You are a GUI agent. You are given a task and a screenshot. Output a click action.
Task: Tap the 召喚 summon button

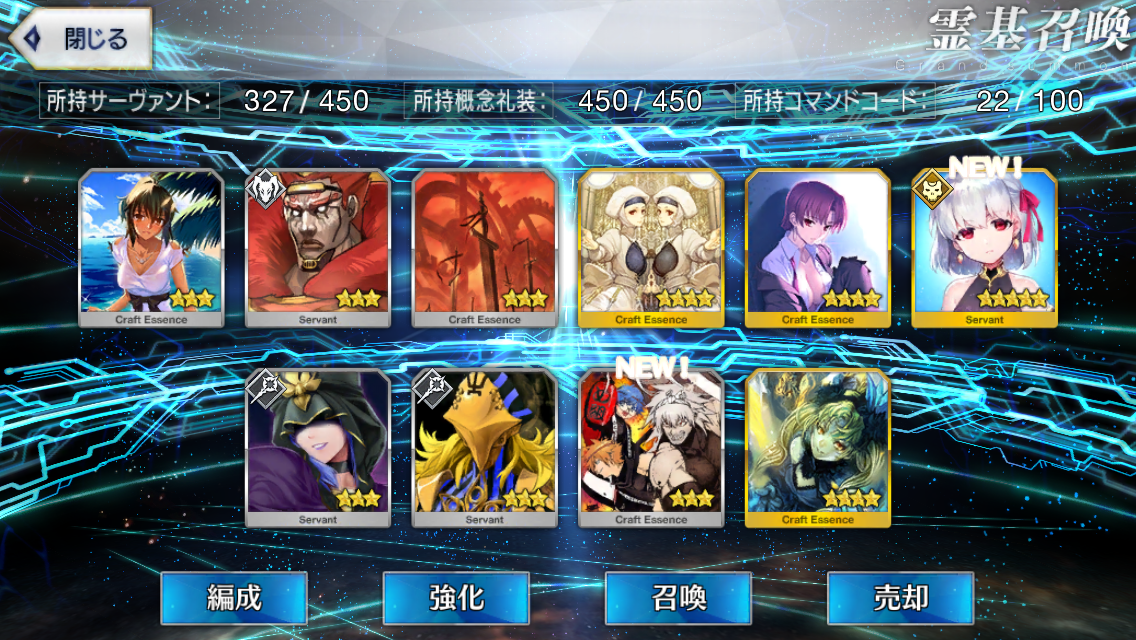point(678,598)
